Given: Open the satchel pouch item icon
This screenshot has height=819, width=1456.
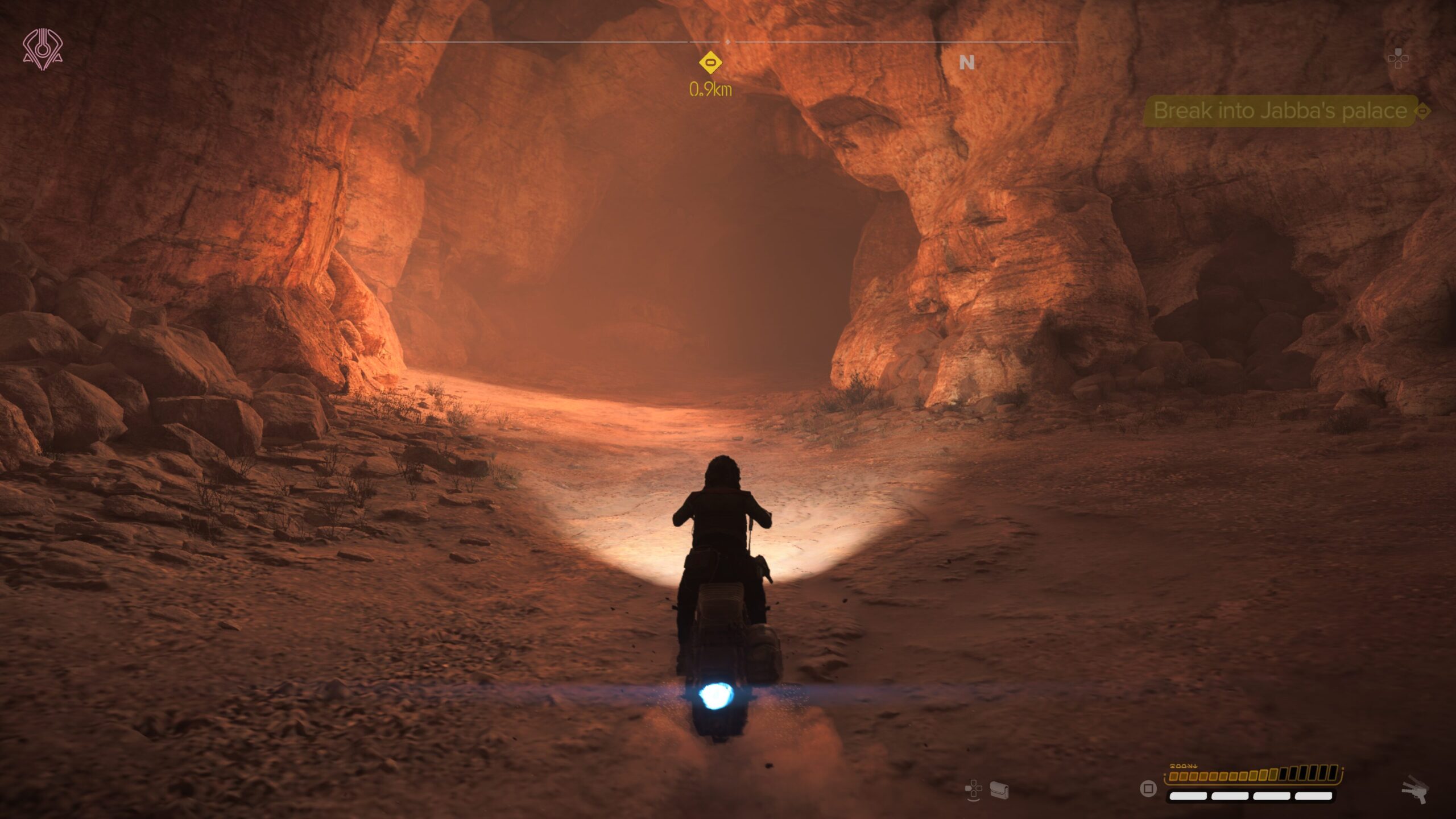Looking at the screenshot, I should tap(999, 790).
